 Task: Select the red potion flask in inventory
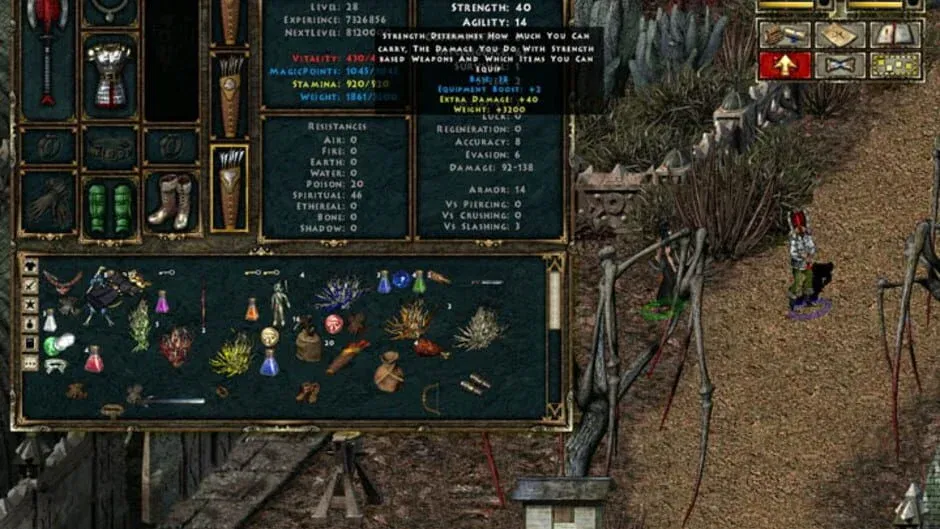coord(94,360)
